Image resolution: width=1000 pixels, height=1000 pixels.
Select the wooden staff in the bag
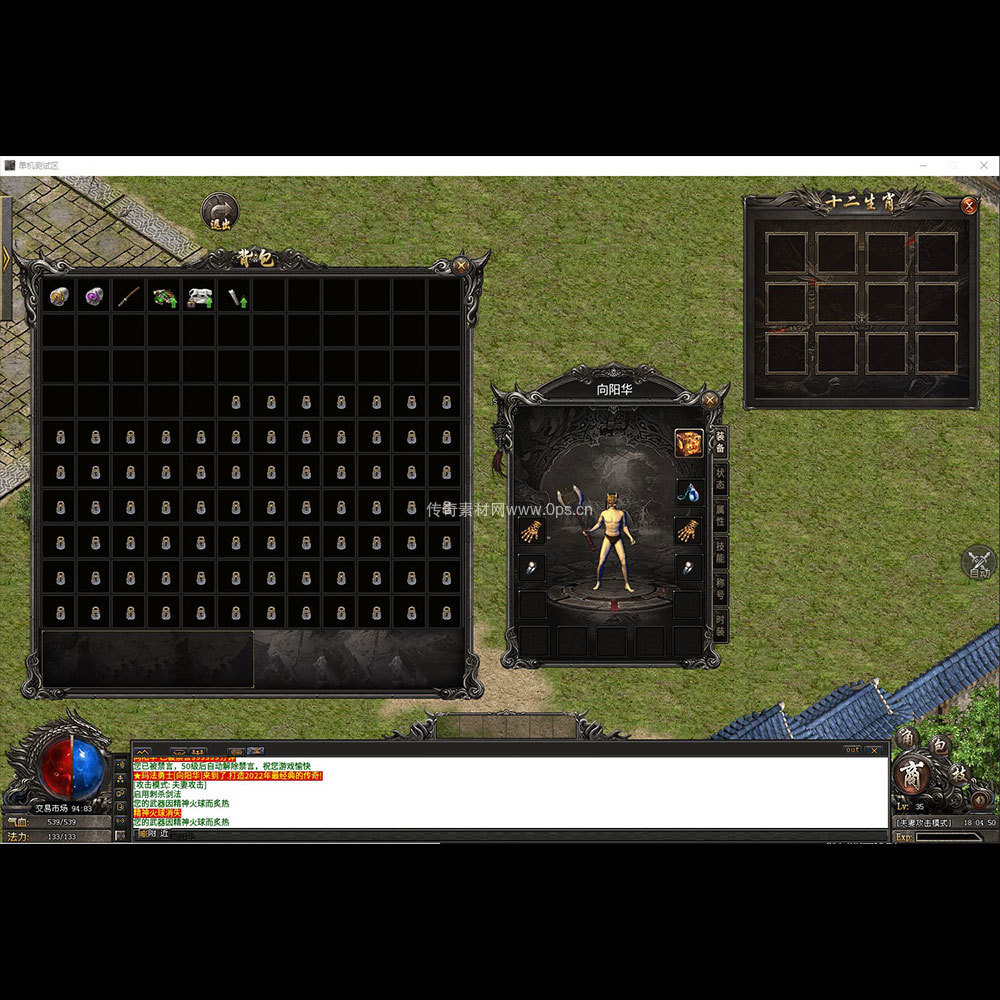(129, 296)
